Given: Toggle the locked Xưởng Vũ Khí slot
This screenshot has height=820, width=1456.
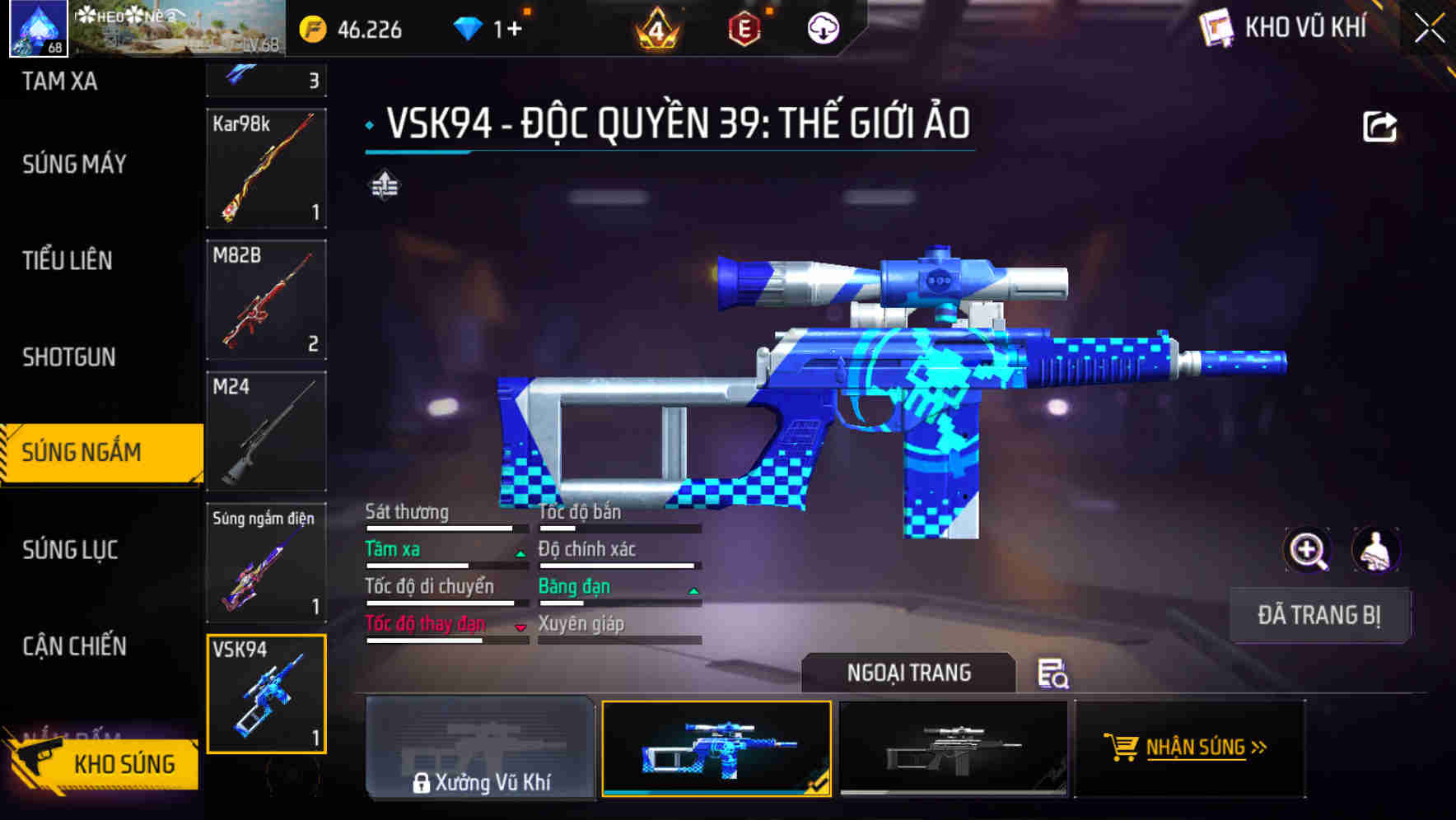Looking at the screenshot, I should [482, 749].
